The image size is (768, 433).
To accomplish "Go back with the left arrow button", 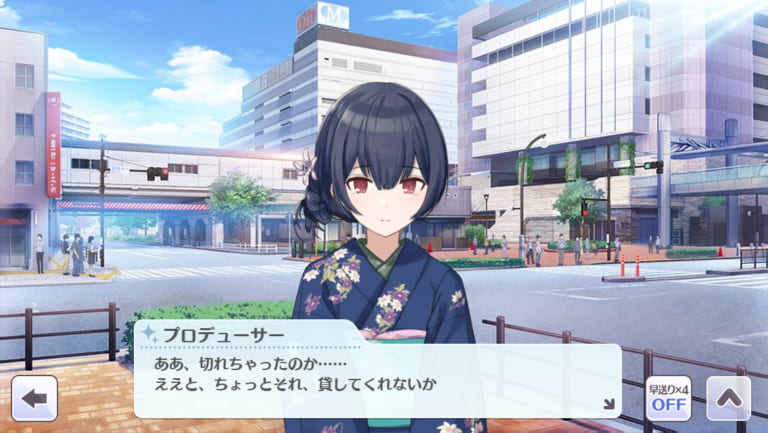I will click(x=34, y=398).
